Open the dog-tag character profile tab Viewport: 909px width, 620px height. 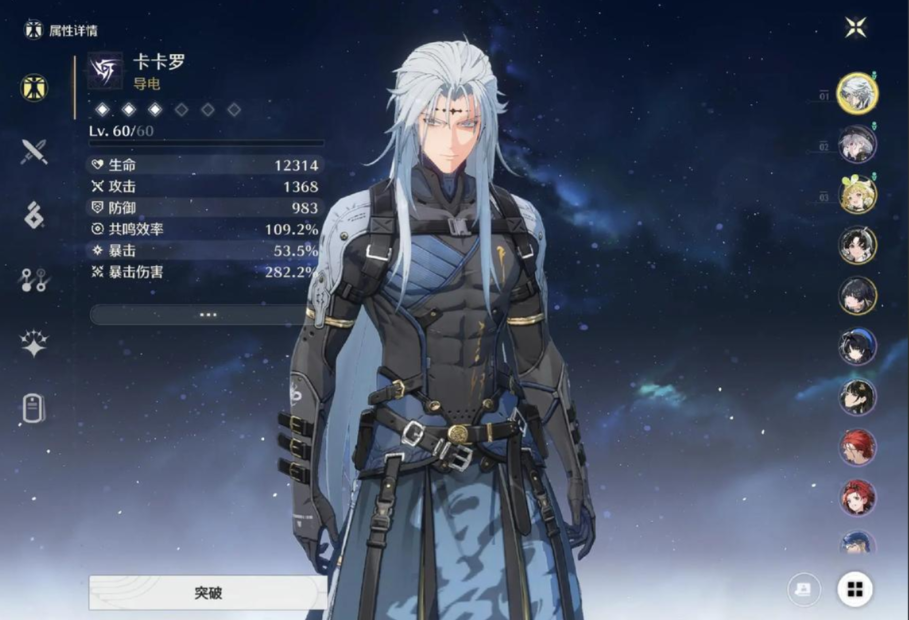35,408
